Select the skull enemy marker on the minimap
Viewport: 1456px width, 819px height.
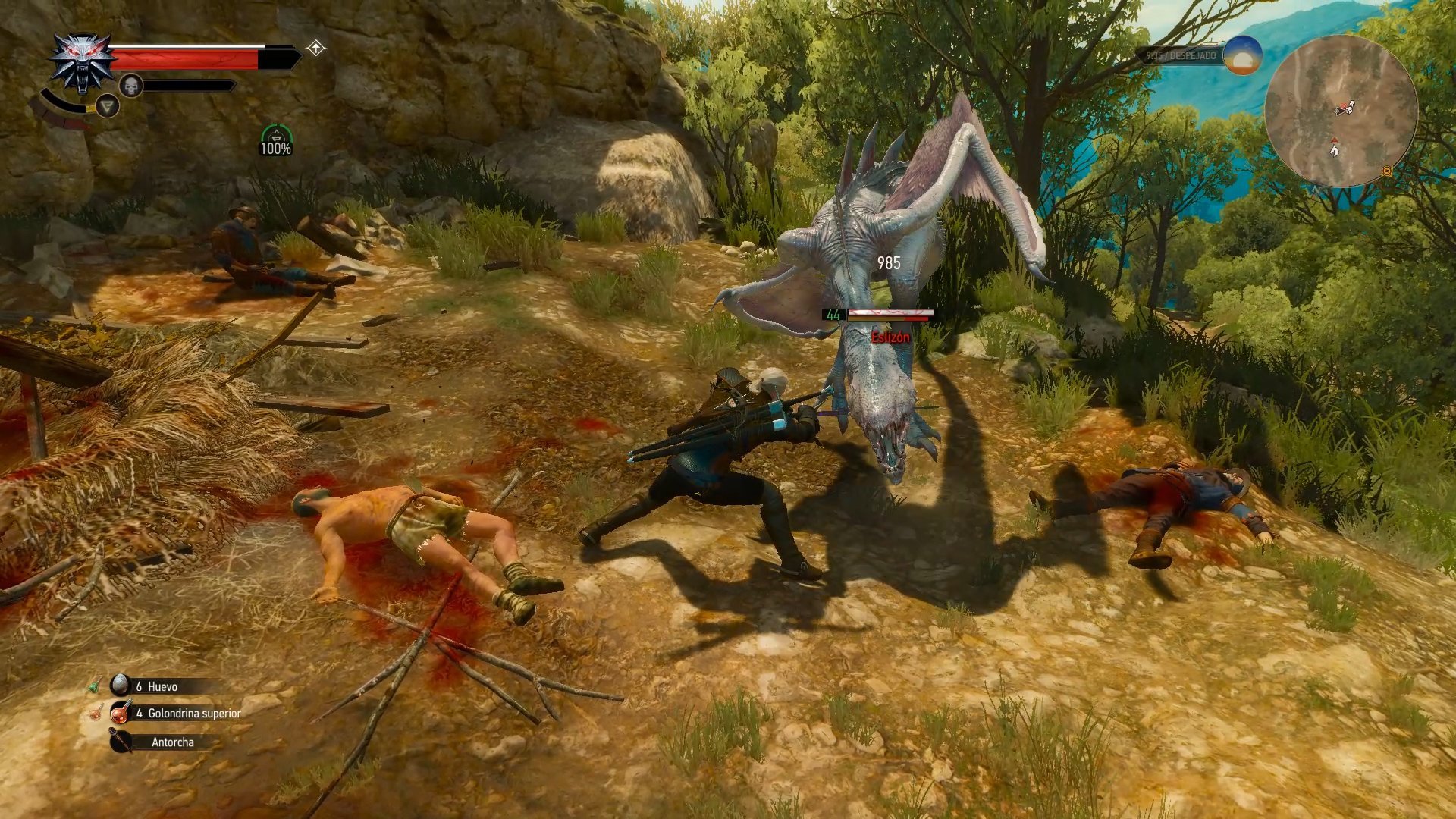coord(1352,102)
